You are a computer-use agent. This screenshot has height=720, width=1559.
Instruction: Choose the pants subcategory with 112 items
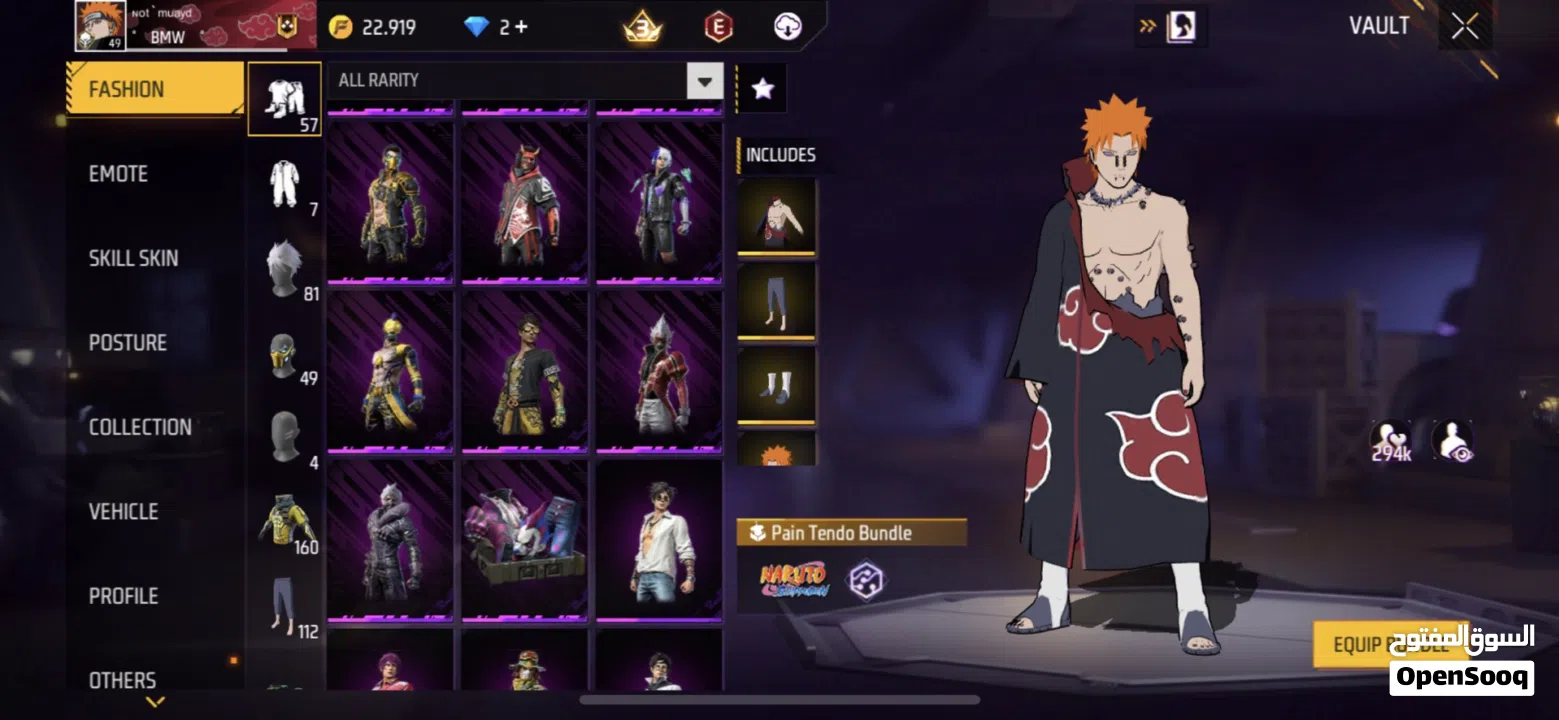tap(285, 608)
